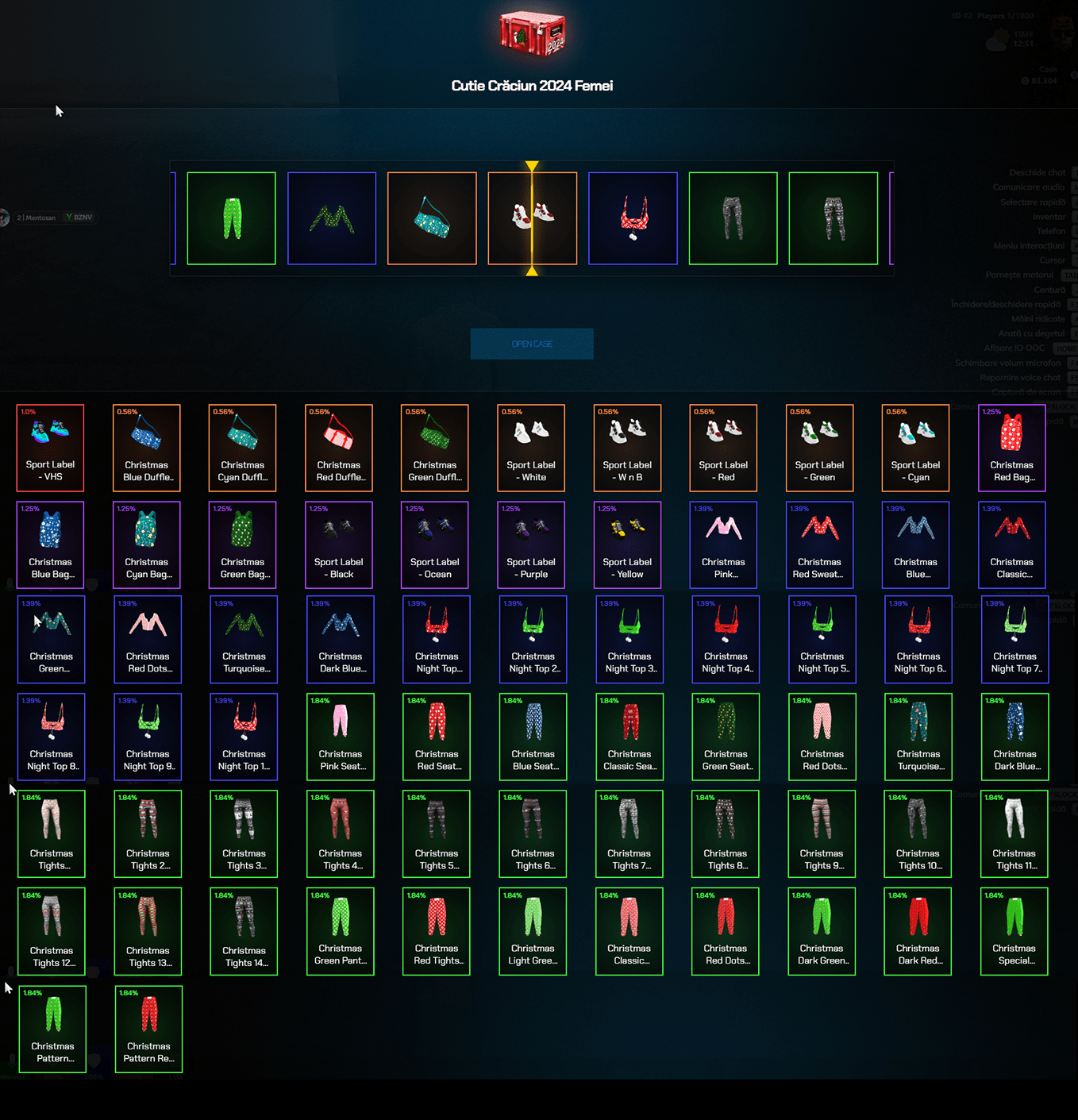
Task: Select the Christmas Pattern Red pants thumbnail
Action: (148, 1030)
